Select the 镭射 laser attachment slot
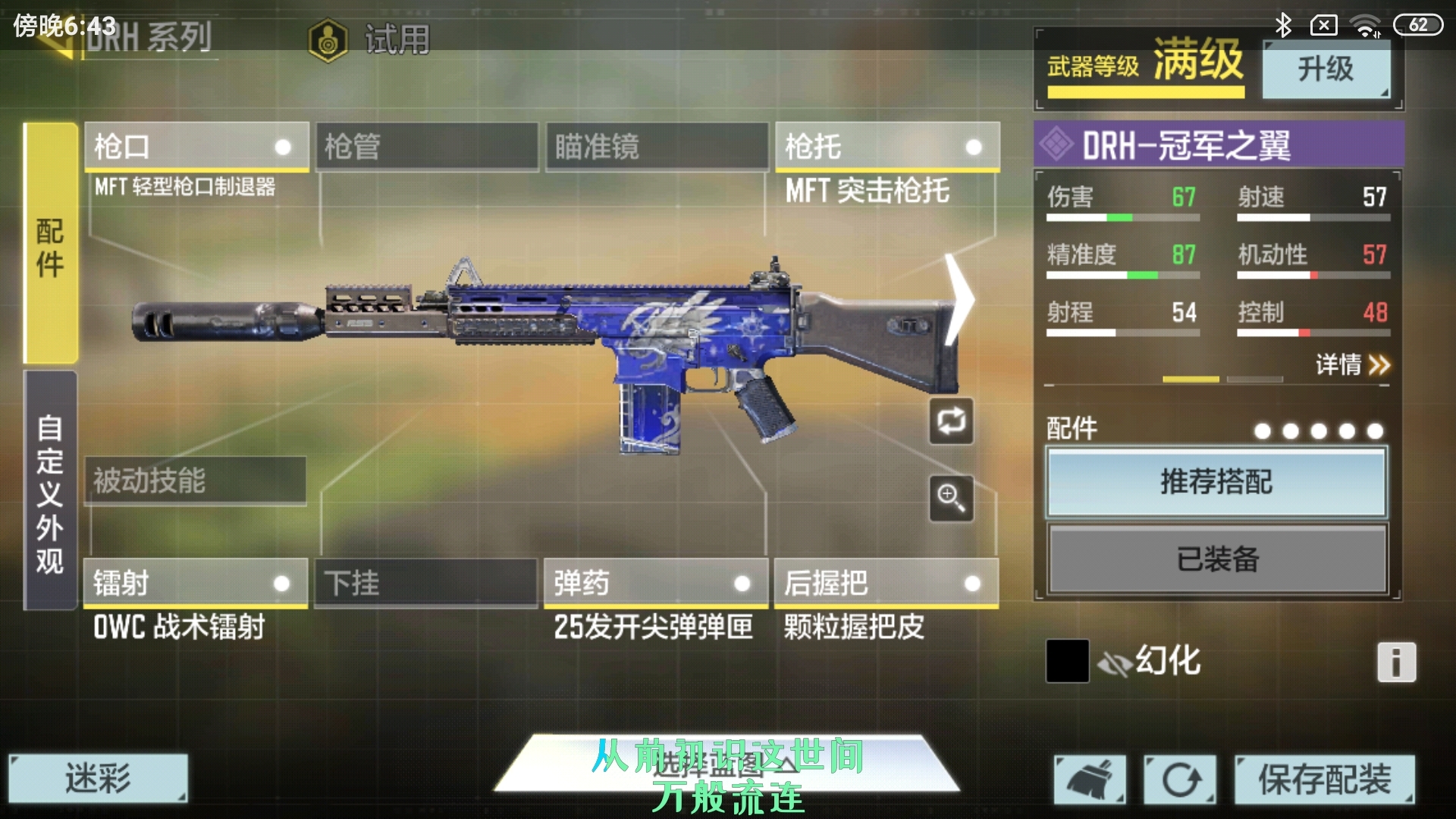The width and height of the screenshot is (1456, 819). (196, 583)
